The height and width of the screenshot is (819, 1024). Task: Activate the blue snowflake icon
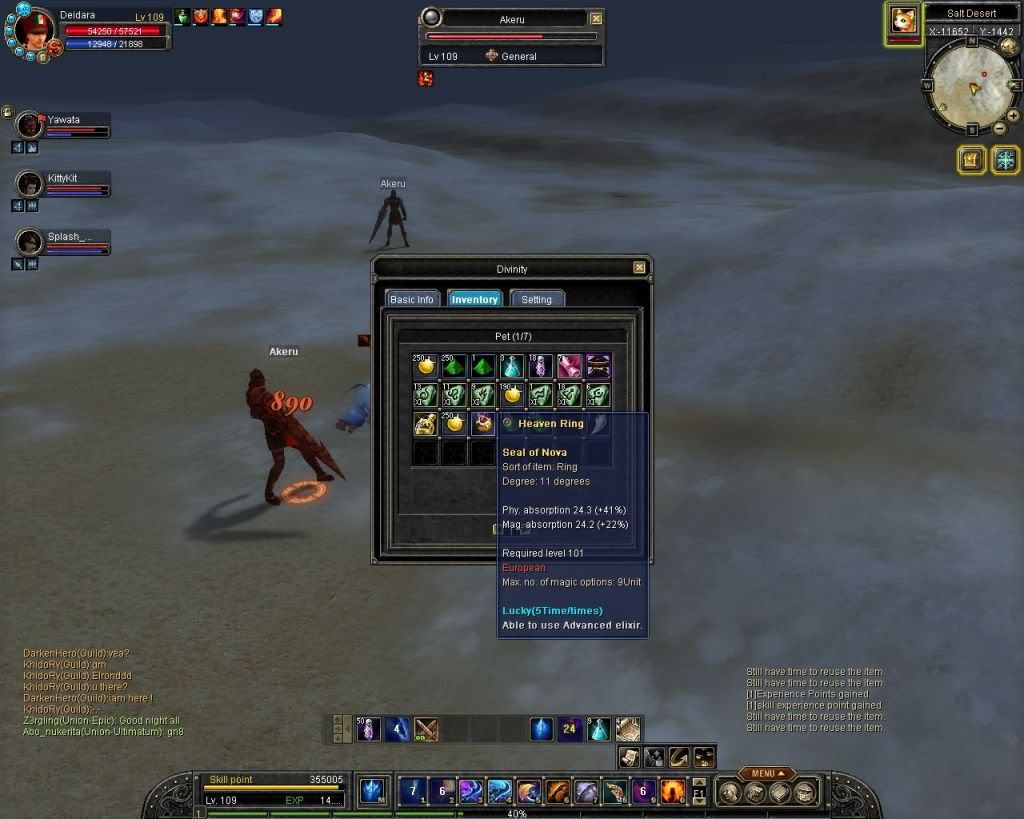click(x=1005, y=160)
